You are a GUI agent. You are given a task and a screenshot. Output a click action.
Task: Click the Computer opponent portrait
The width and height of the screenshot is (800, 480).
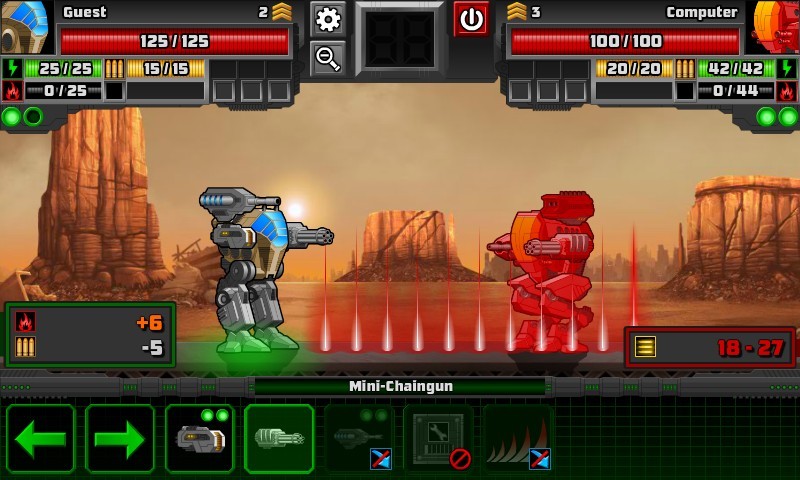coord(775,26)
